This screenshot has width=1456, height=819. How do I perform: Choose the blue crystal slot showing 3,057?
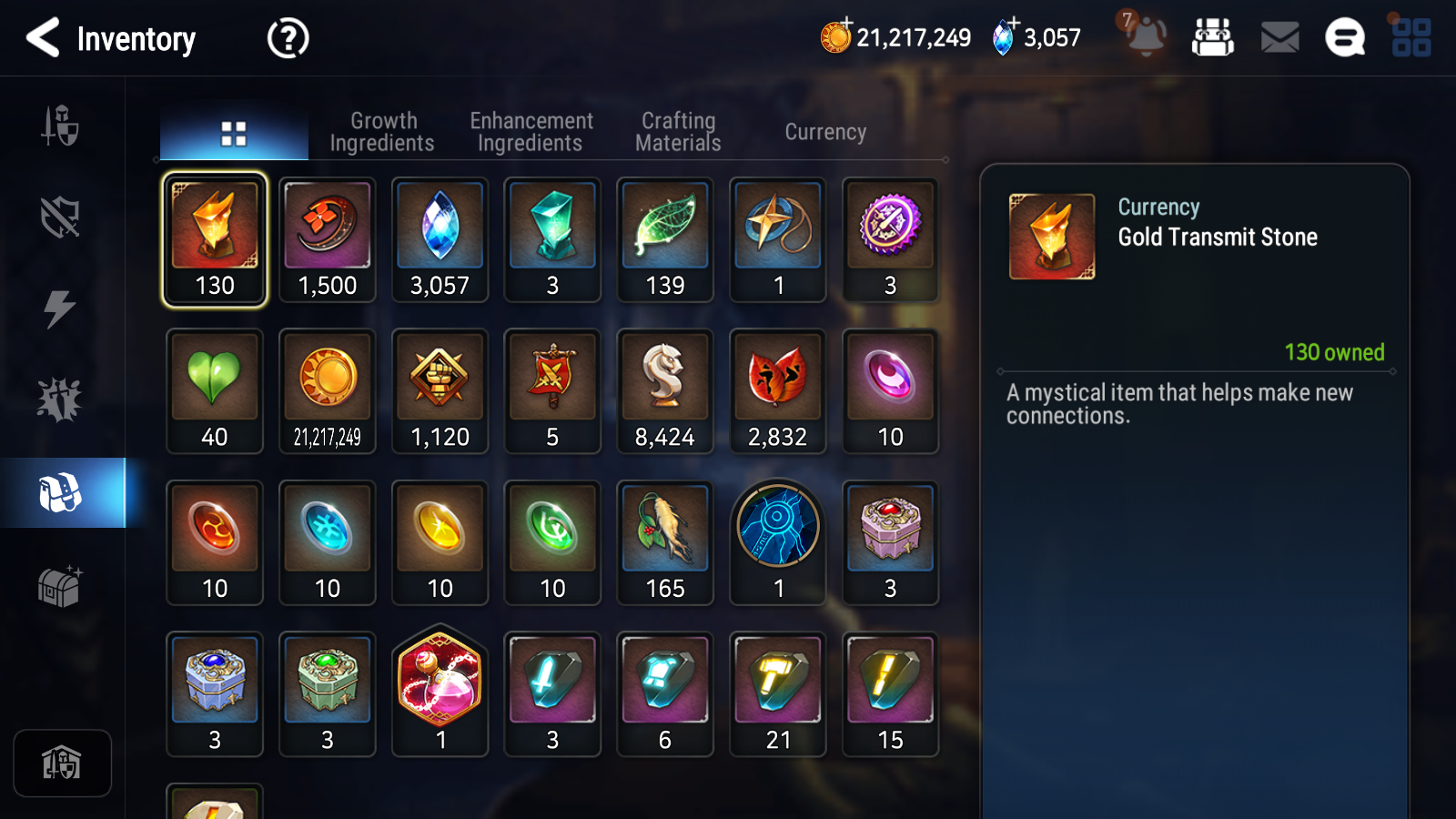[440, 239]
